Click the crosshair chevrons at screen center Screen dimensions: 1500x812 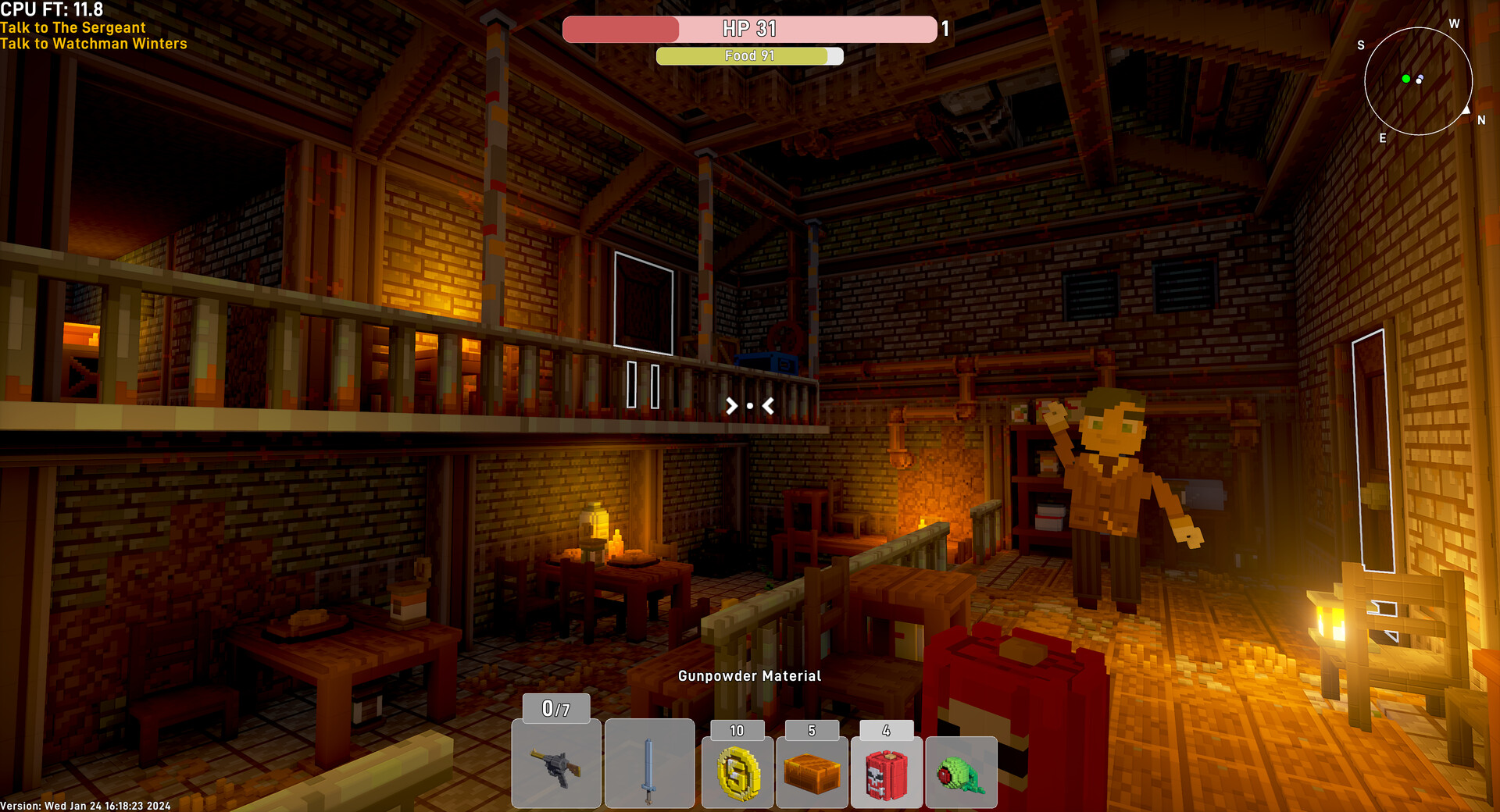pos(749,405)
